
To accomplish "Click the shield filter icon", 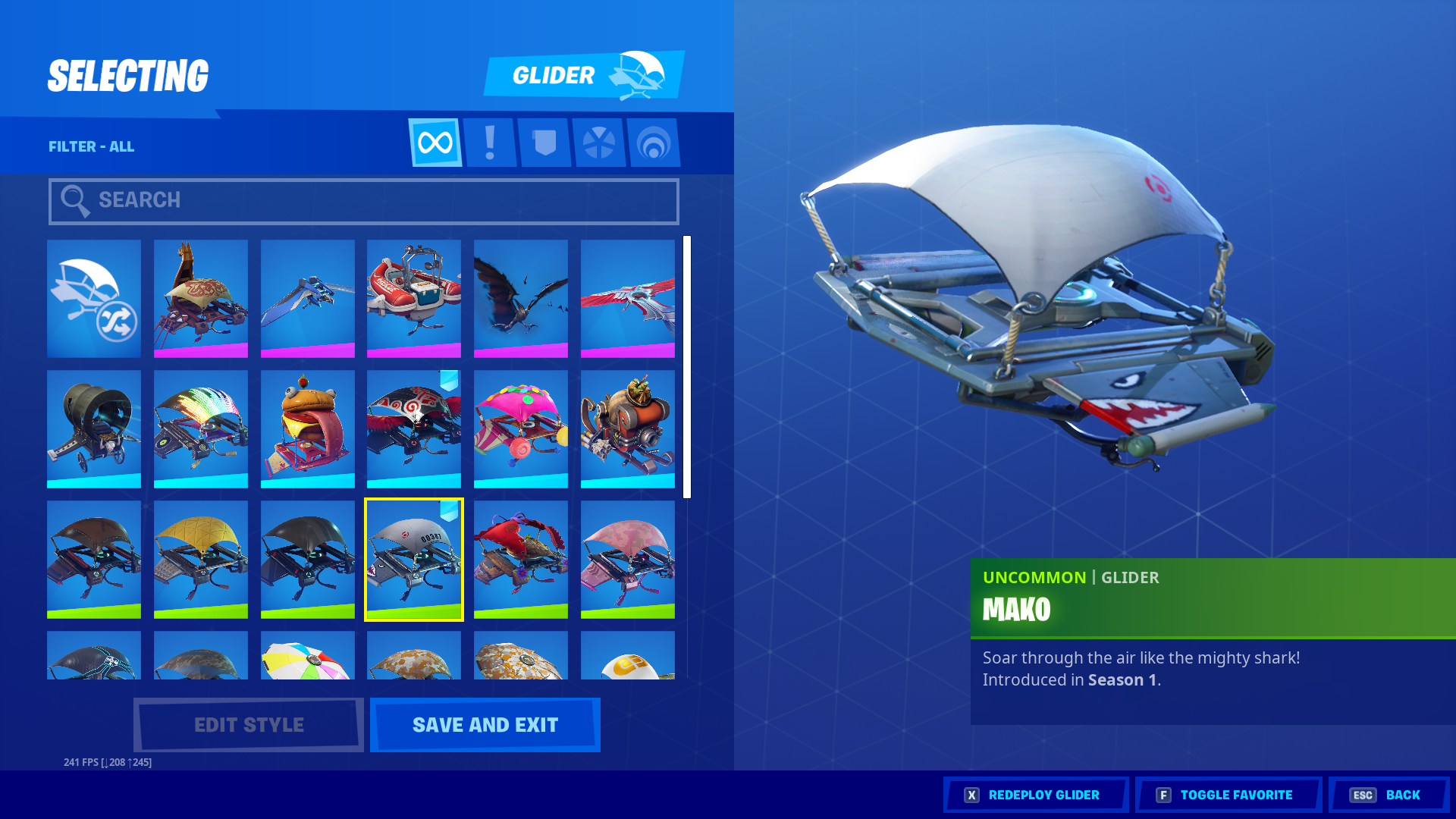I will pos(544,142).
